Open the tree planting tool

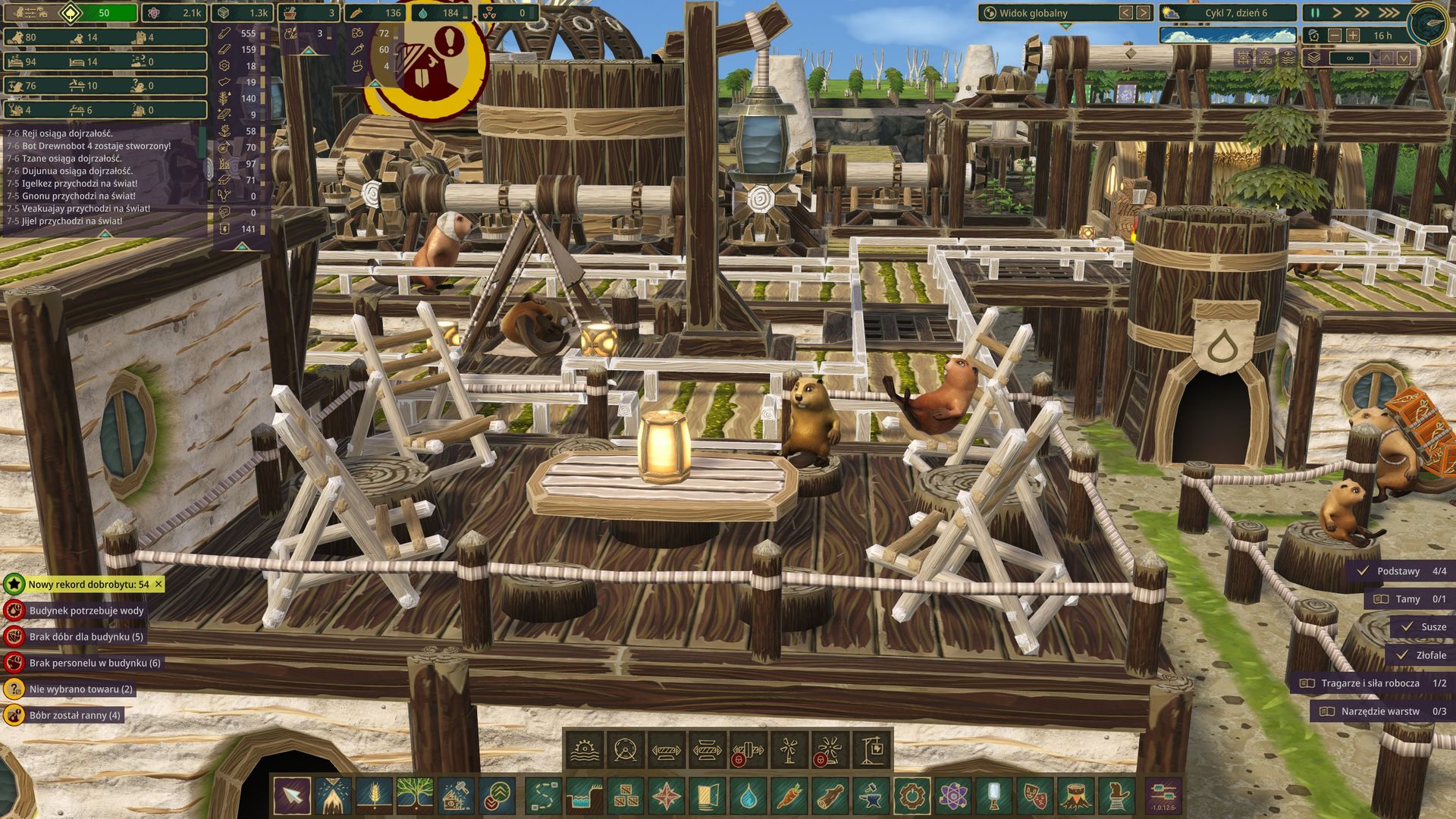pos(415,795)
